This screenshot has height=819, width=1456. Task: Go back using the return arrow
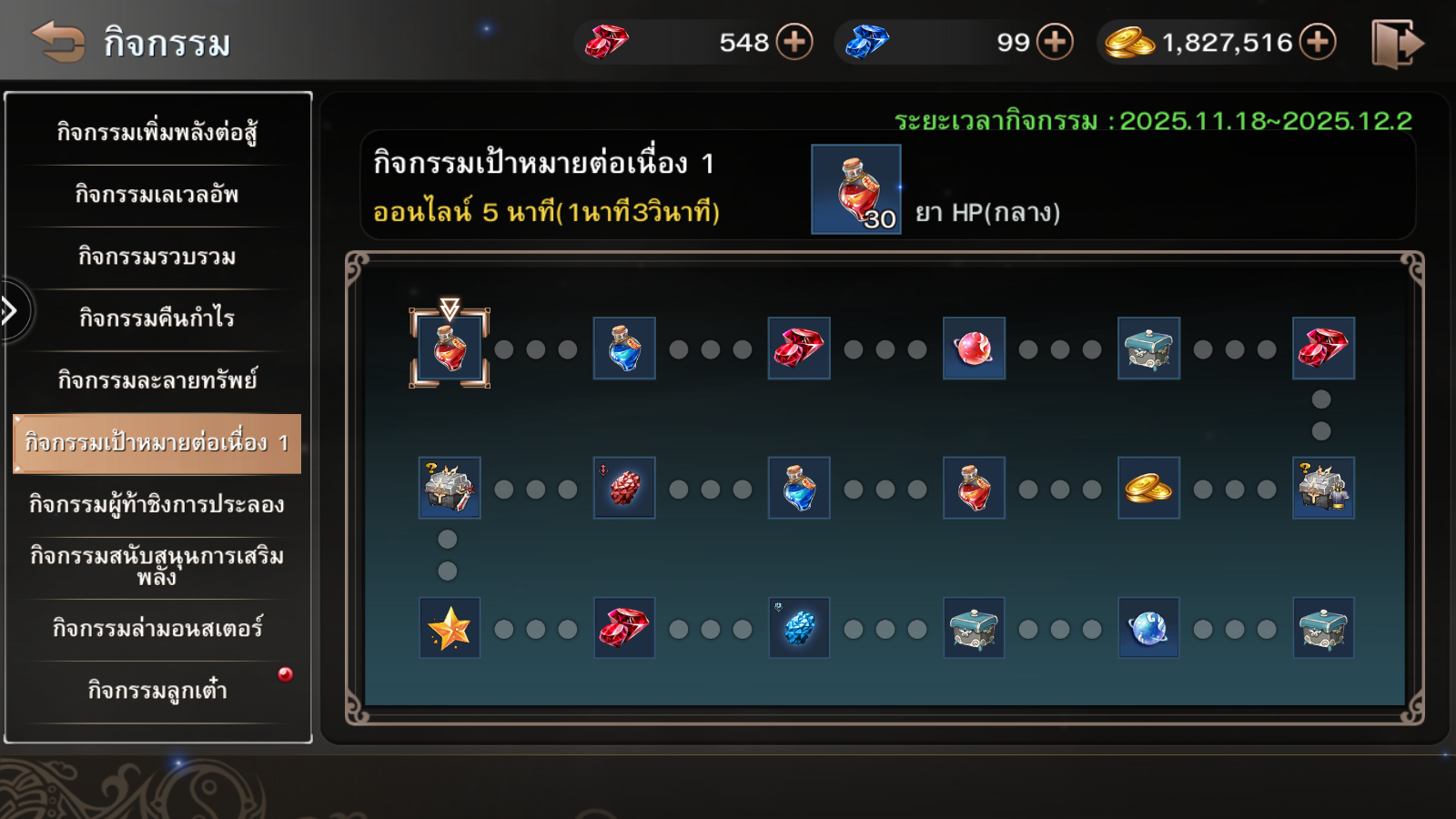pyautogui.click(x=58, y=42)
